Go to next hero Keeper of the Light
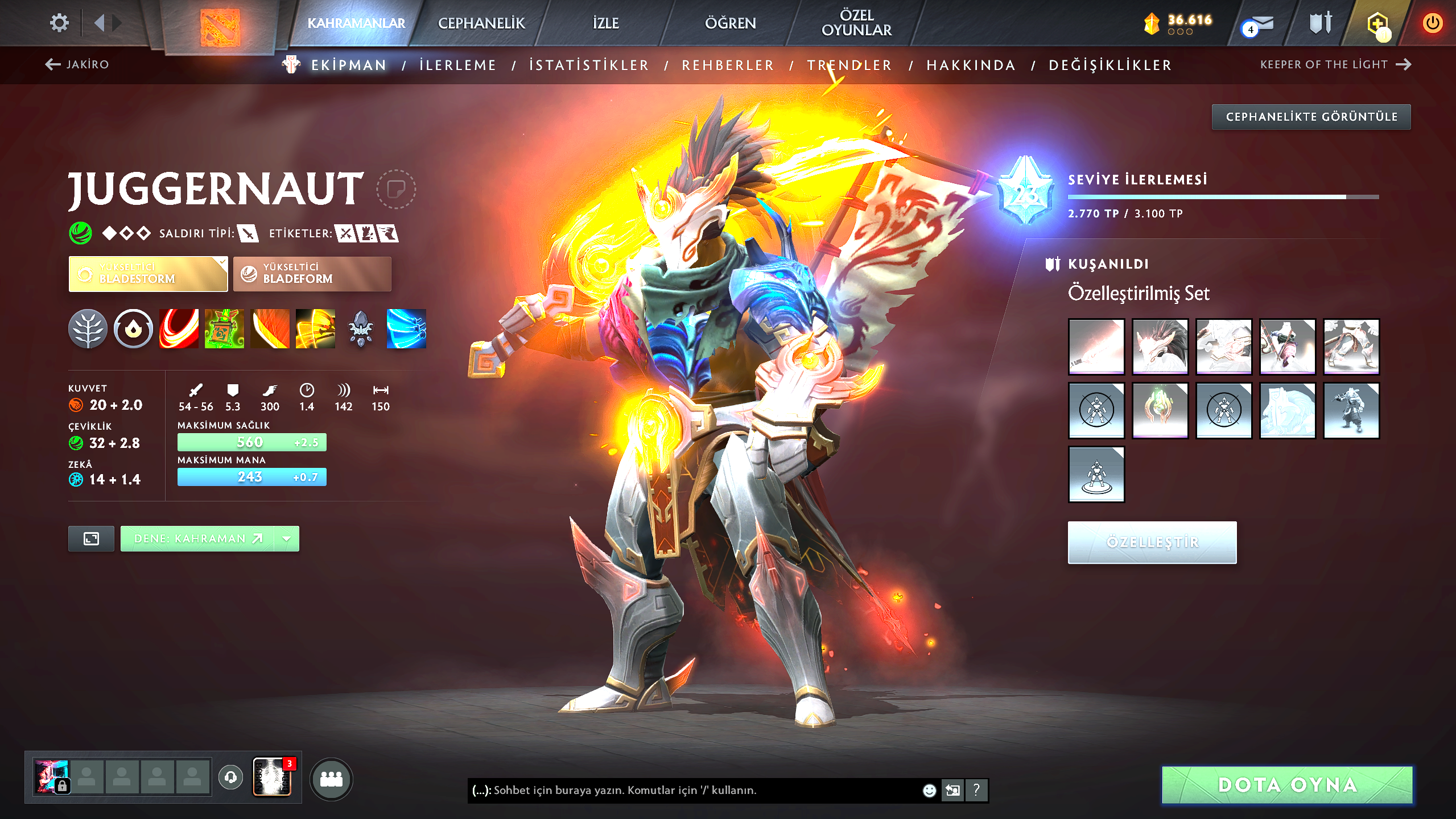 click(x=1335, y=64)
